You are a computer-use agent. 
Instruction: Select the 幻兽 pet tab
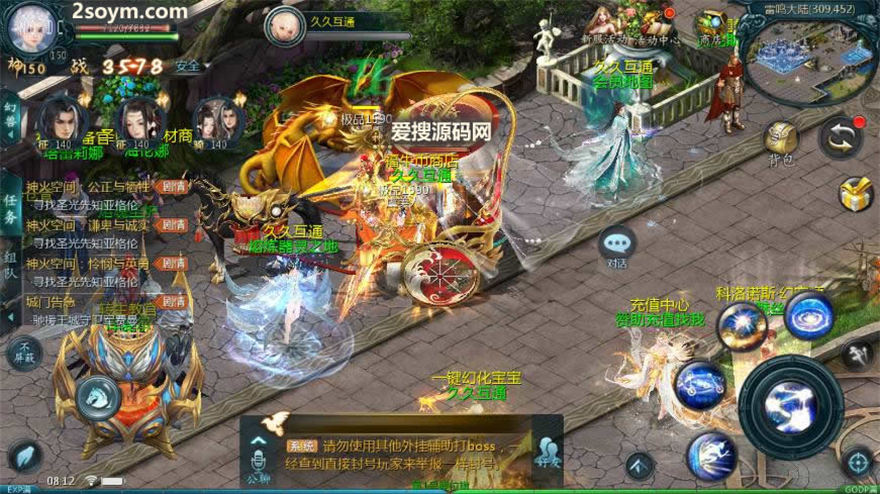tap(10, 112)
